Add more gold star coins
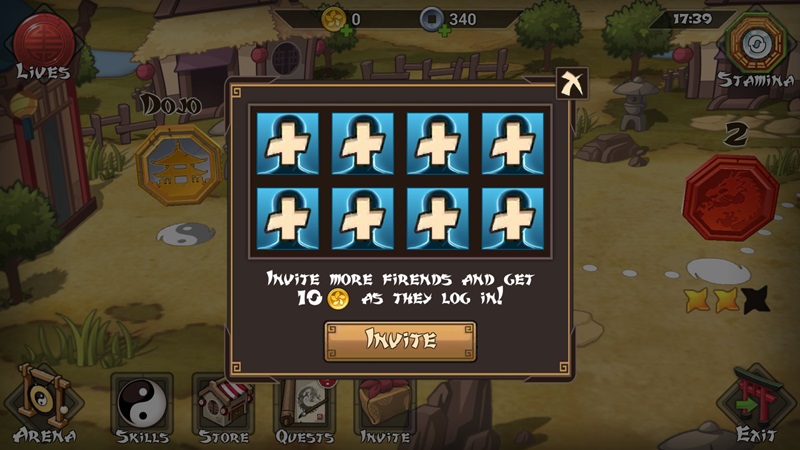The height and width of the screenshot is (450, 800). 346,30
